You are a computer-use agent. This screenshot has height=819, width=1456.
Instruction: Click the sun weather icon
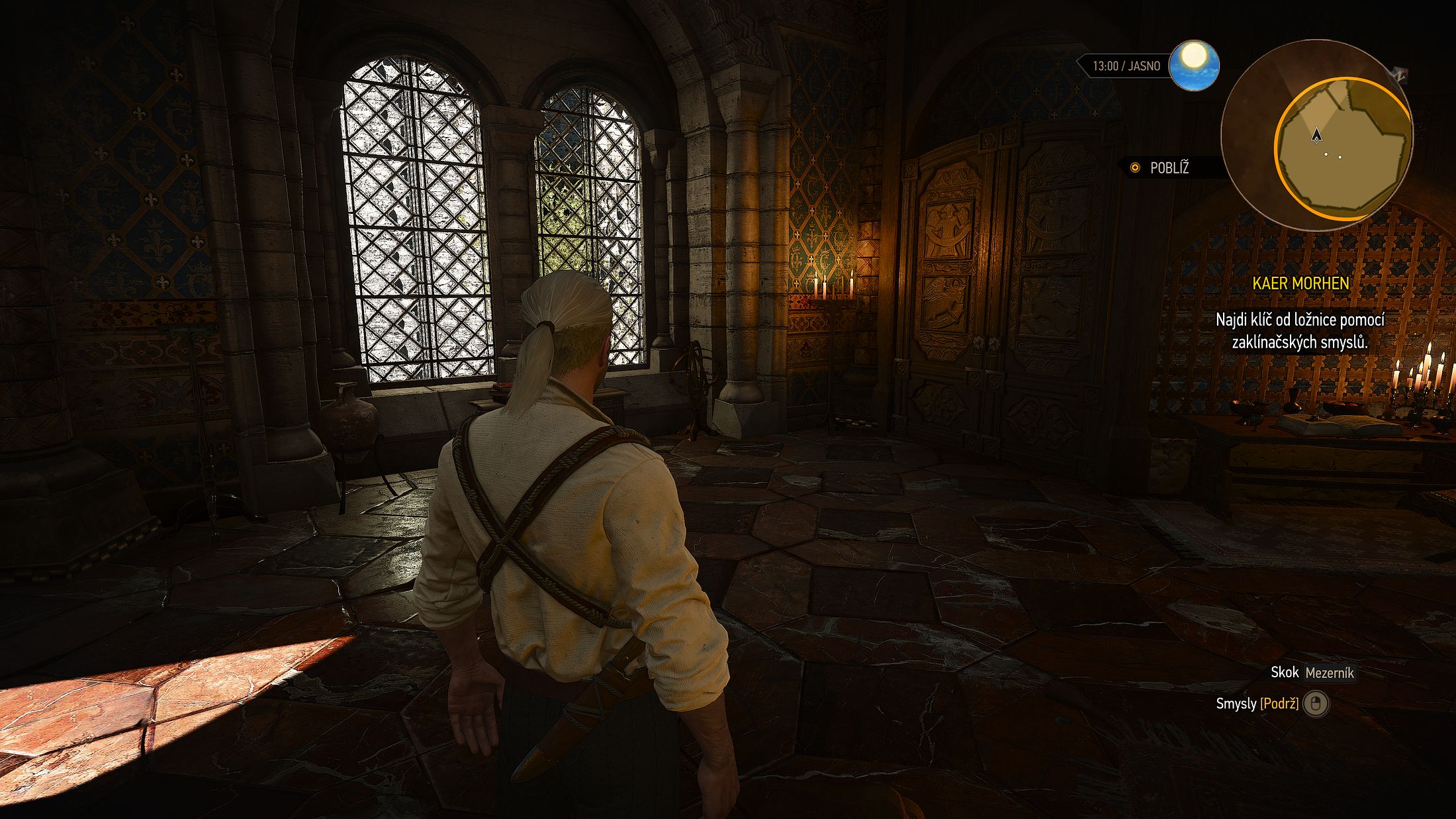(x=1193, y=66)
